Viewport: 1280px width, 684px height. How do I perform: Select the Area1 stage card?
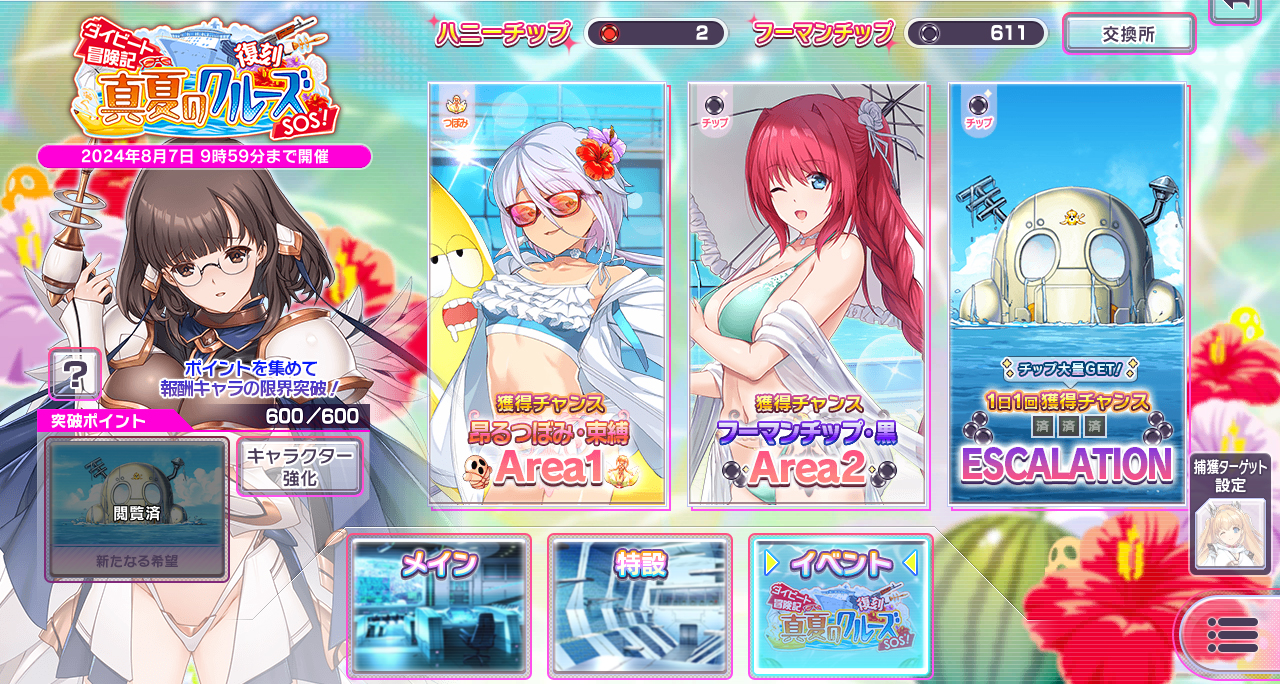(547, 292)
